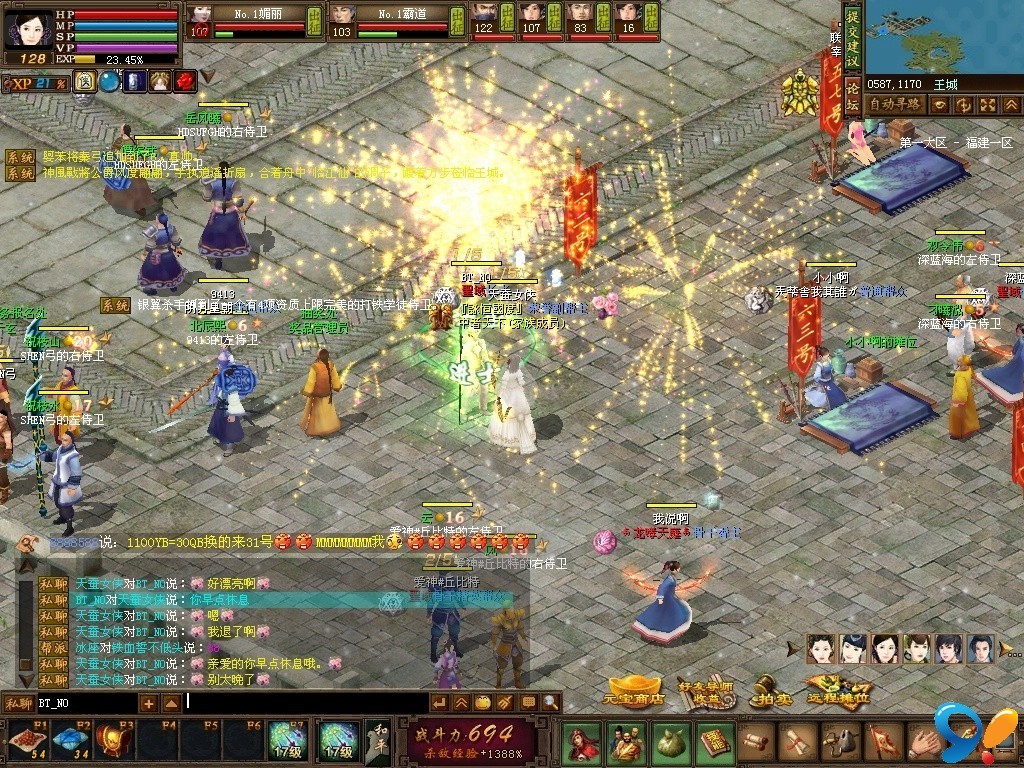Use the red berries item in slot F1

click(x=29, y=741)
